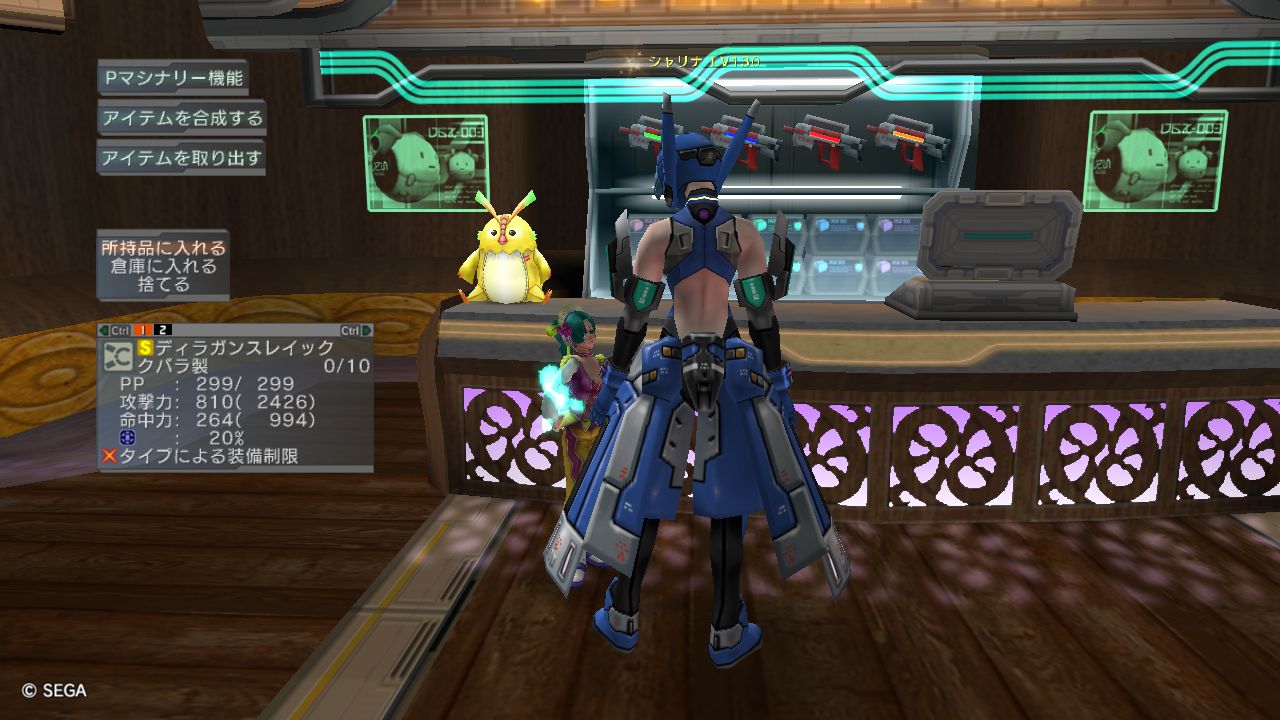The width and height of the screenshot is (1280, 720).
Task: Select the アイテムを合成する menu entry
Action: pyautogui.click(x=182, y=118)
